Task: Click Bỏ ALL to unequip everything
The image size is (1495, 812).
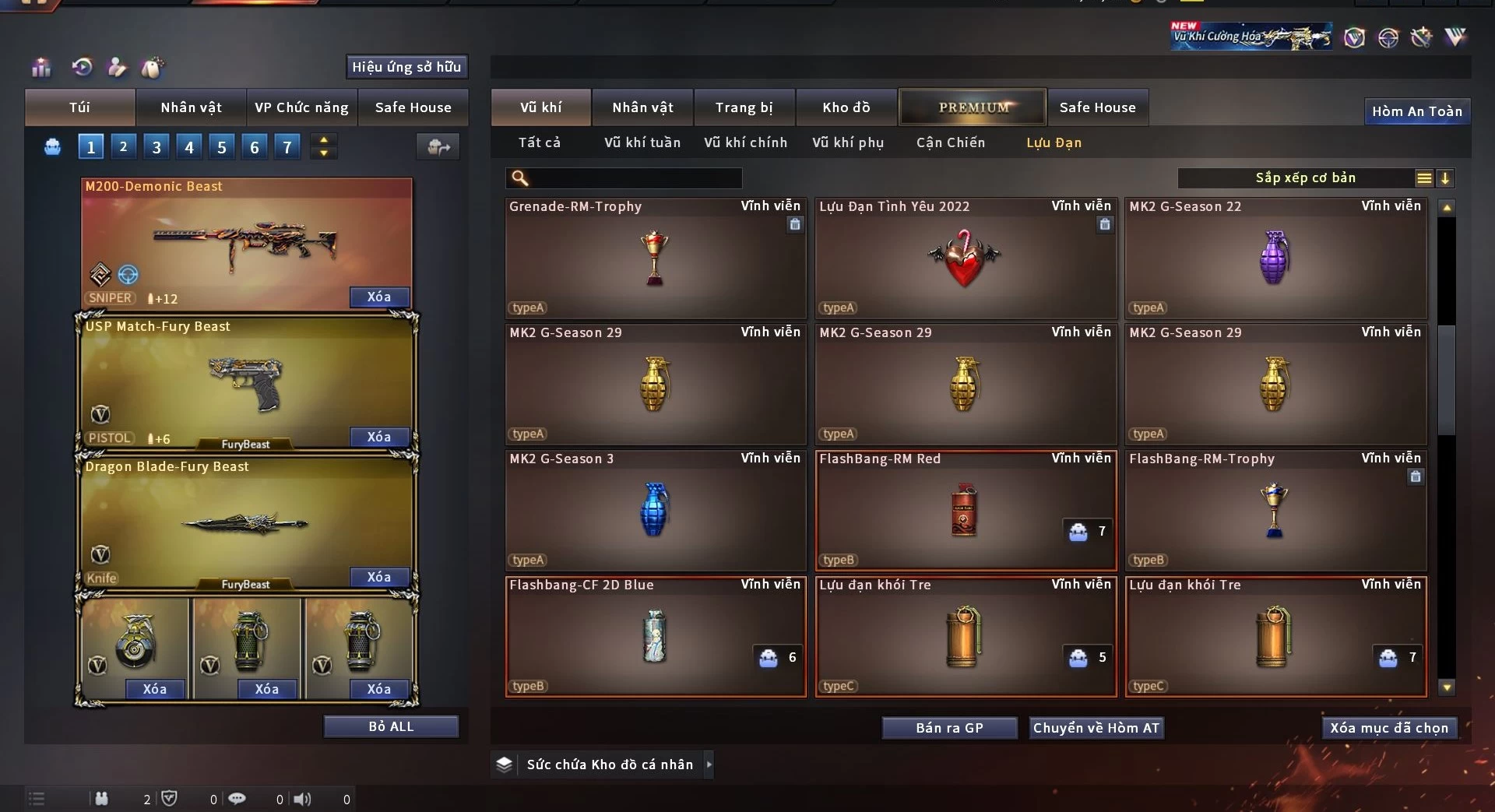Action: point(391,726)
